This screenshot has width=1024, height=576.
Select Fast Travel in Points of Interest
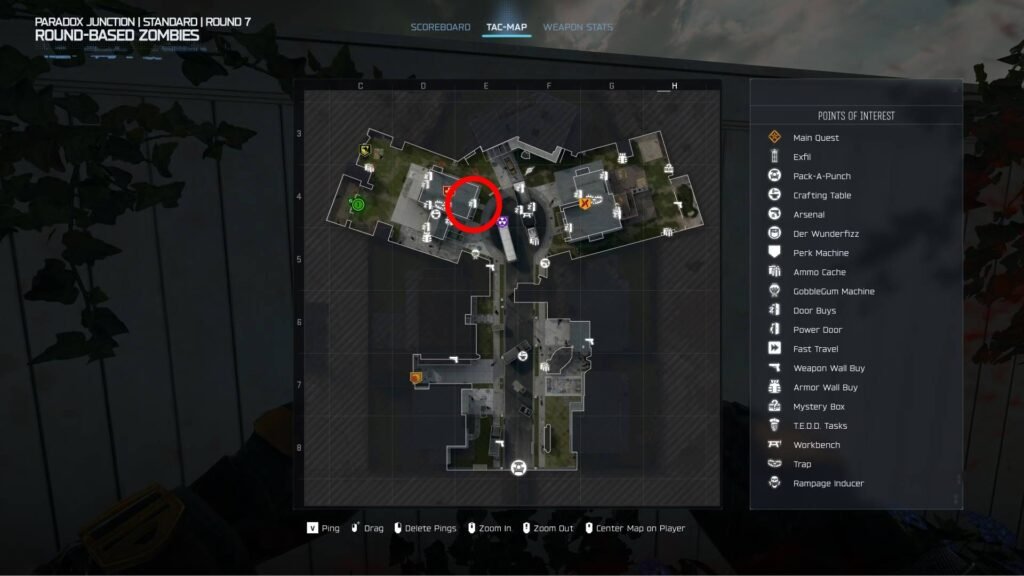coord(814,349)
